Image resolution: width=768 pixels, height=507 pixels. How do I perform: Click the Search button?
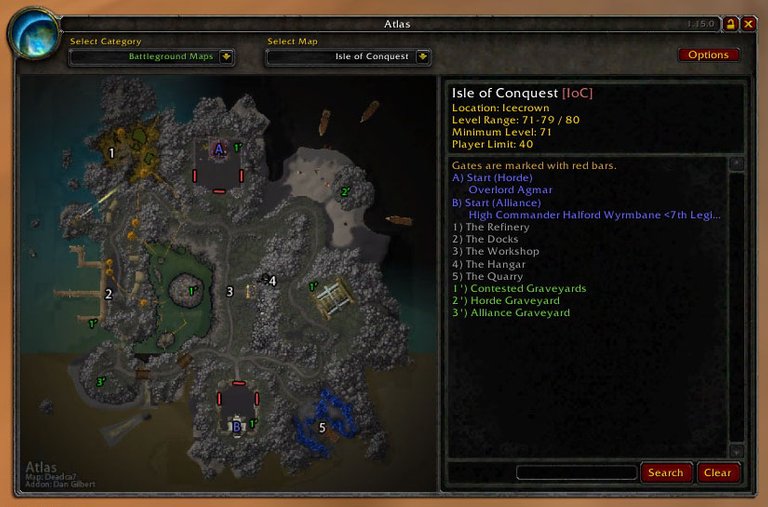(x=665, y=473)
